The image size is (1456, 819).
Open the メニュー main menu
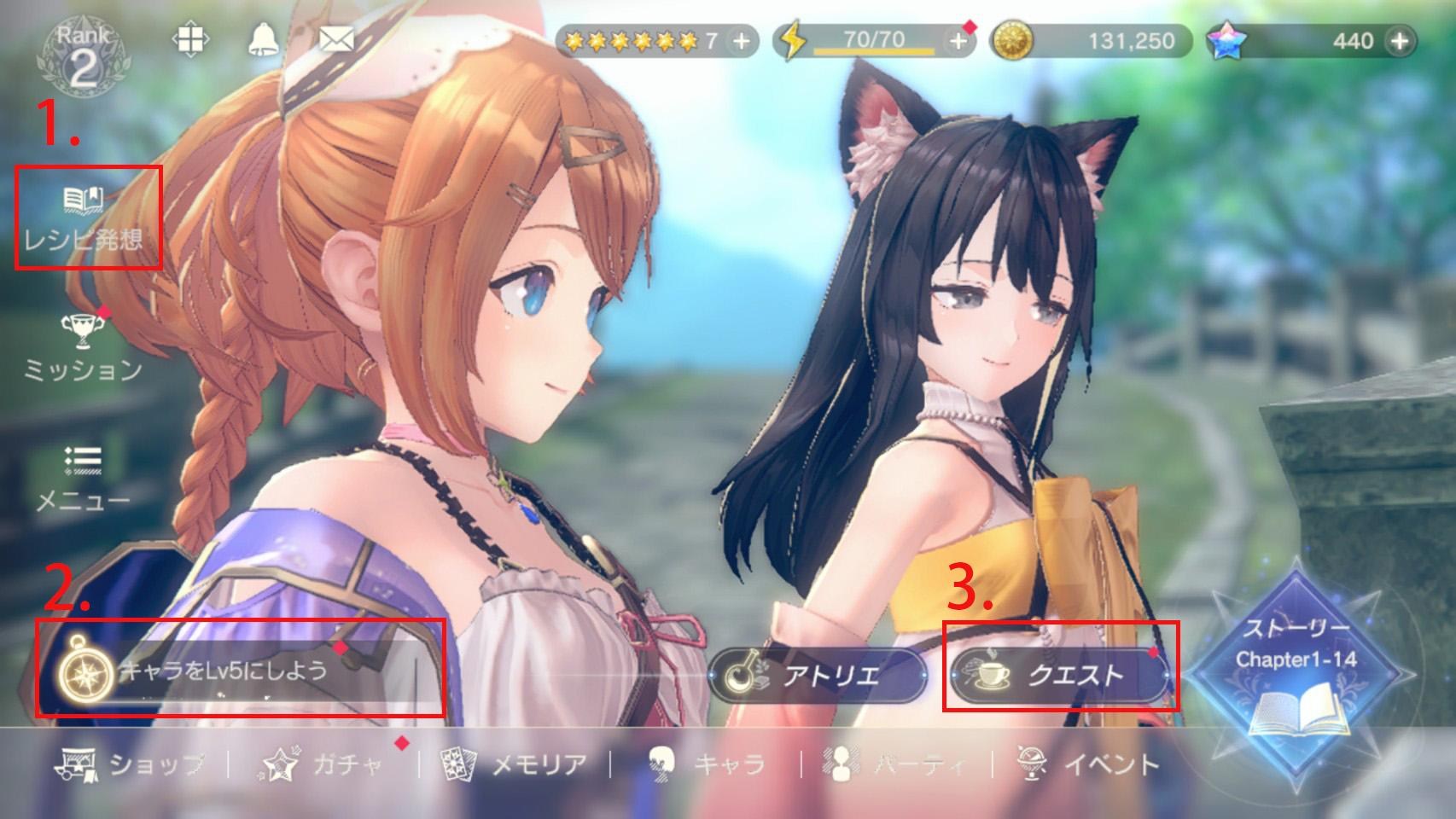pyautogui.click(x=83, y=479)
